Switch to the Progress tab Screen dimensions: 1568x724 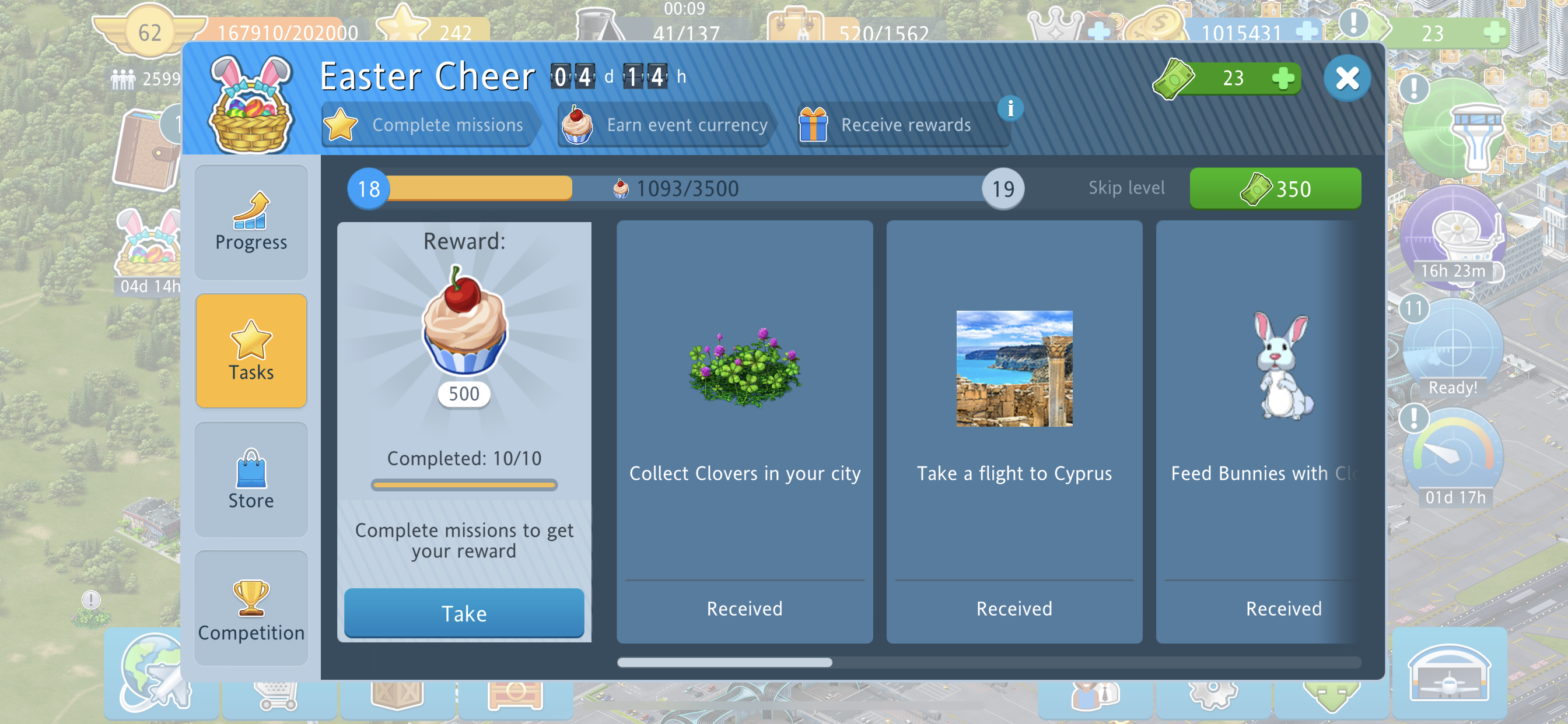tap(251, 223)
